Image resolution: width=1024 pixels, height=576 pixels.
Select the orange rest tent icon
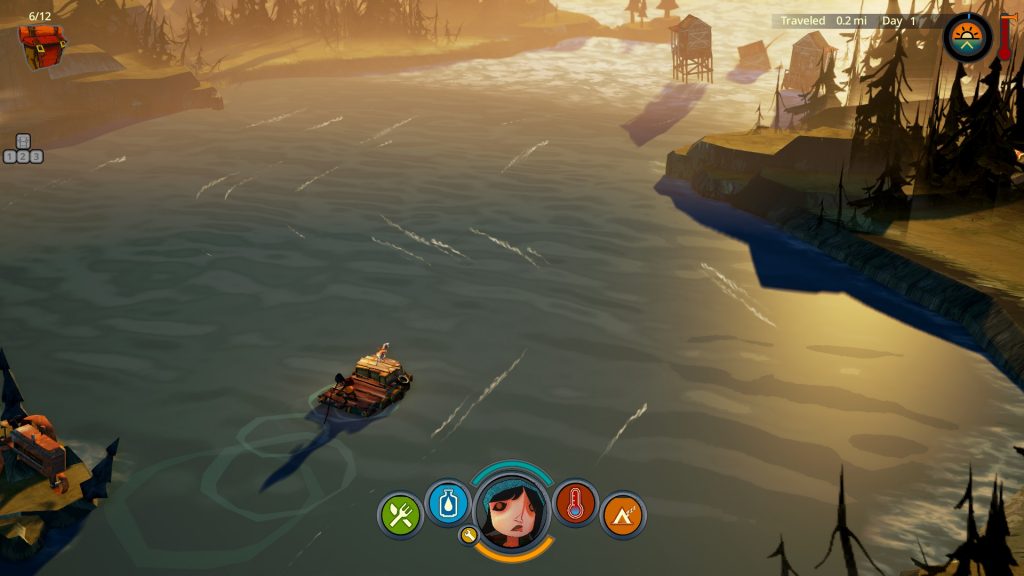coord(623,515)
